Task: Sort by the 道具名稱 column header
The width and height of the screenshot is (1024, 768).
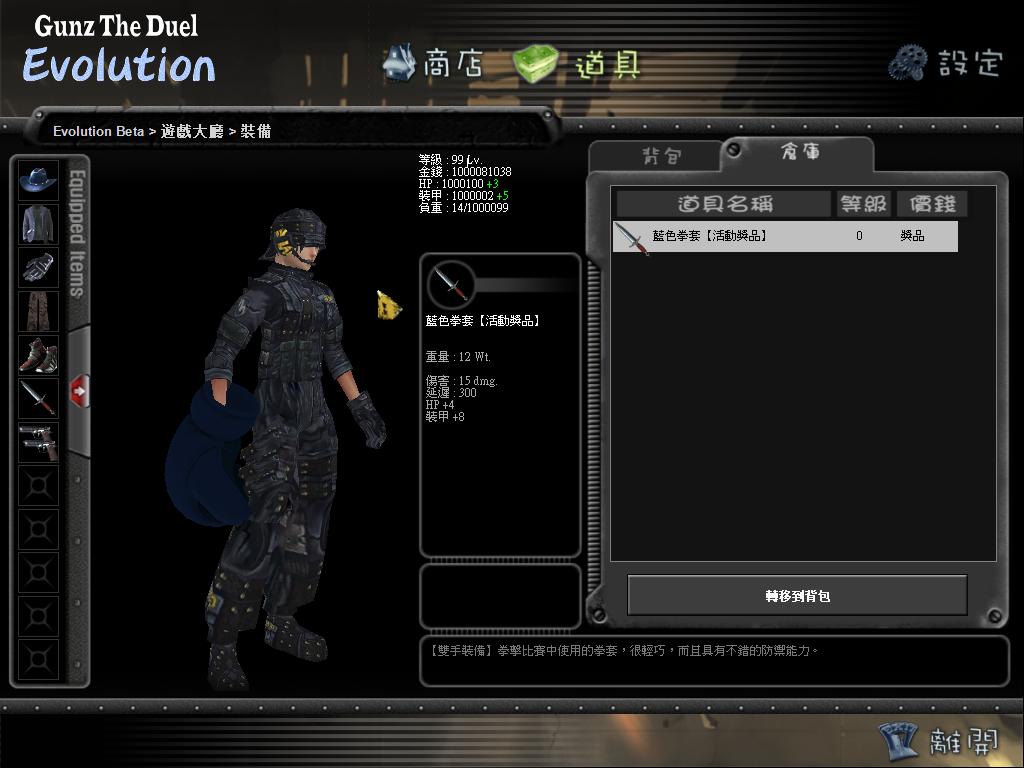Action: tap(725, 204)
